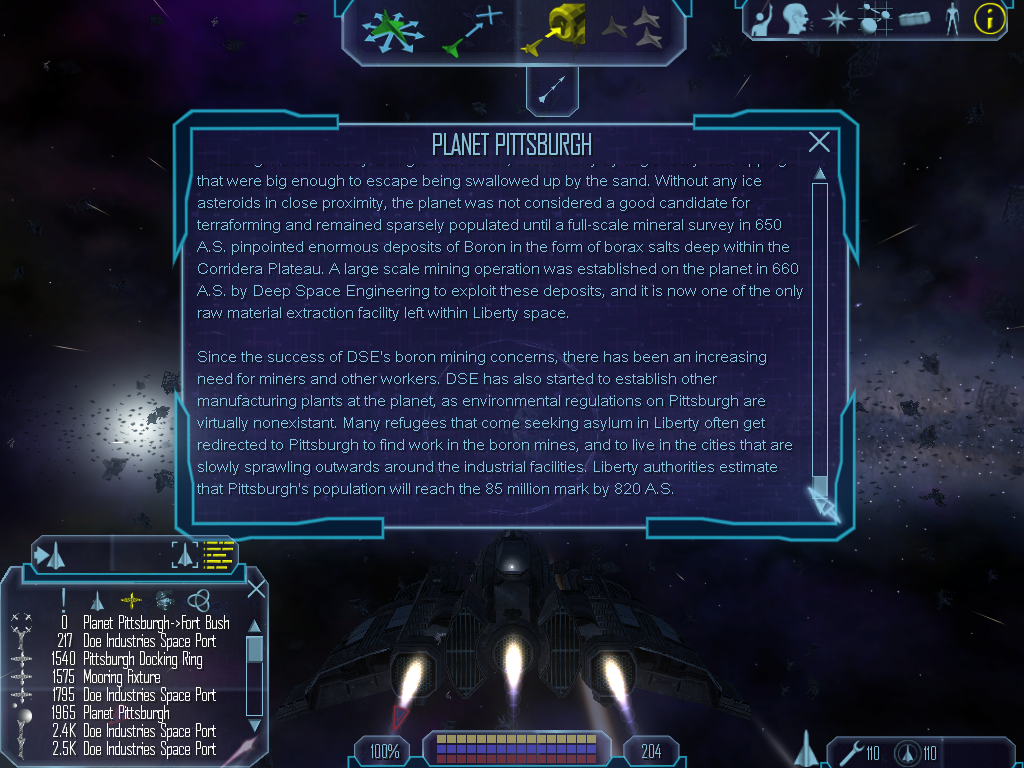Target Planet Pittsburgh->Fort Bush trade lane entry
The width and height of the screenshot is (1024, 768).
click(156, 623)
